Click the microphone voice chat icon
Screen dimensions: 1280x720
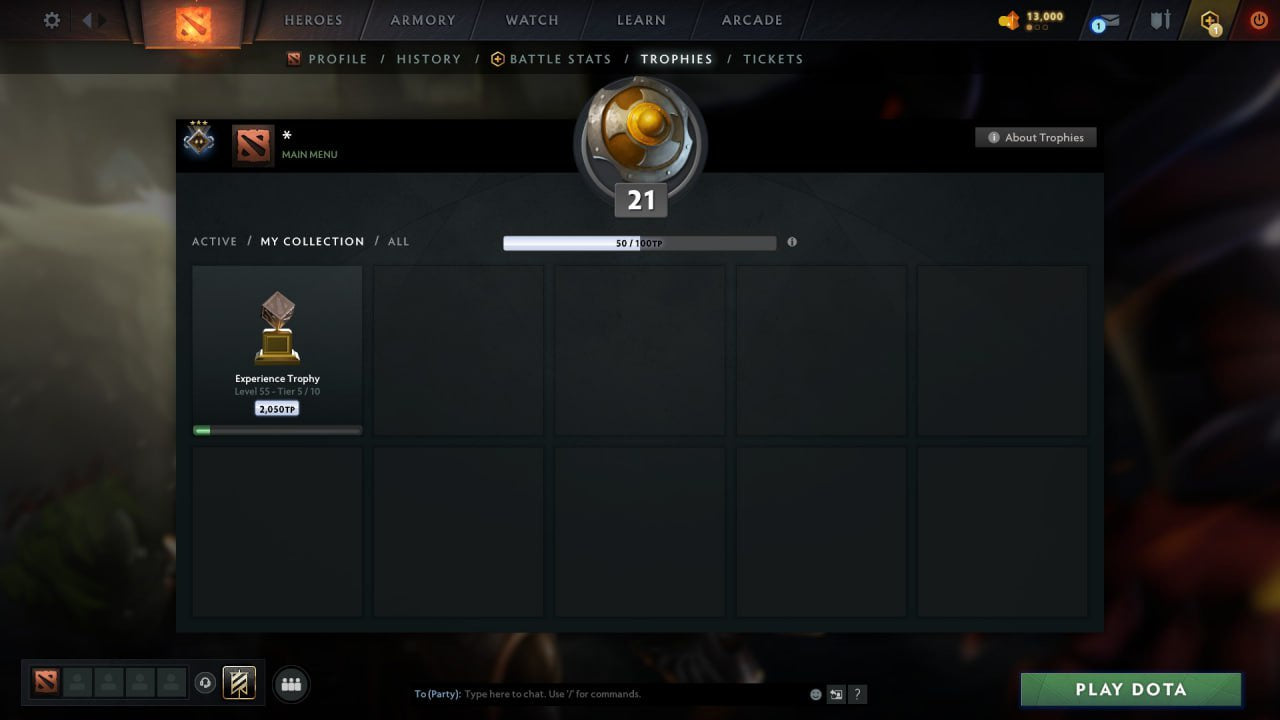click(207, 682)
